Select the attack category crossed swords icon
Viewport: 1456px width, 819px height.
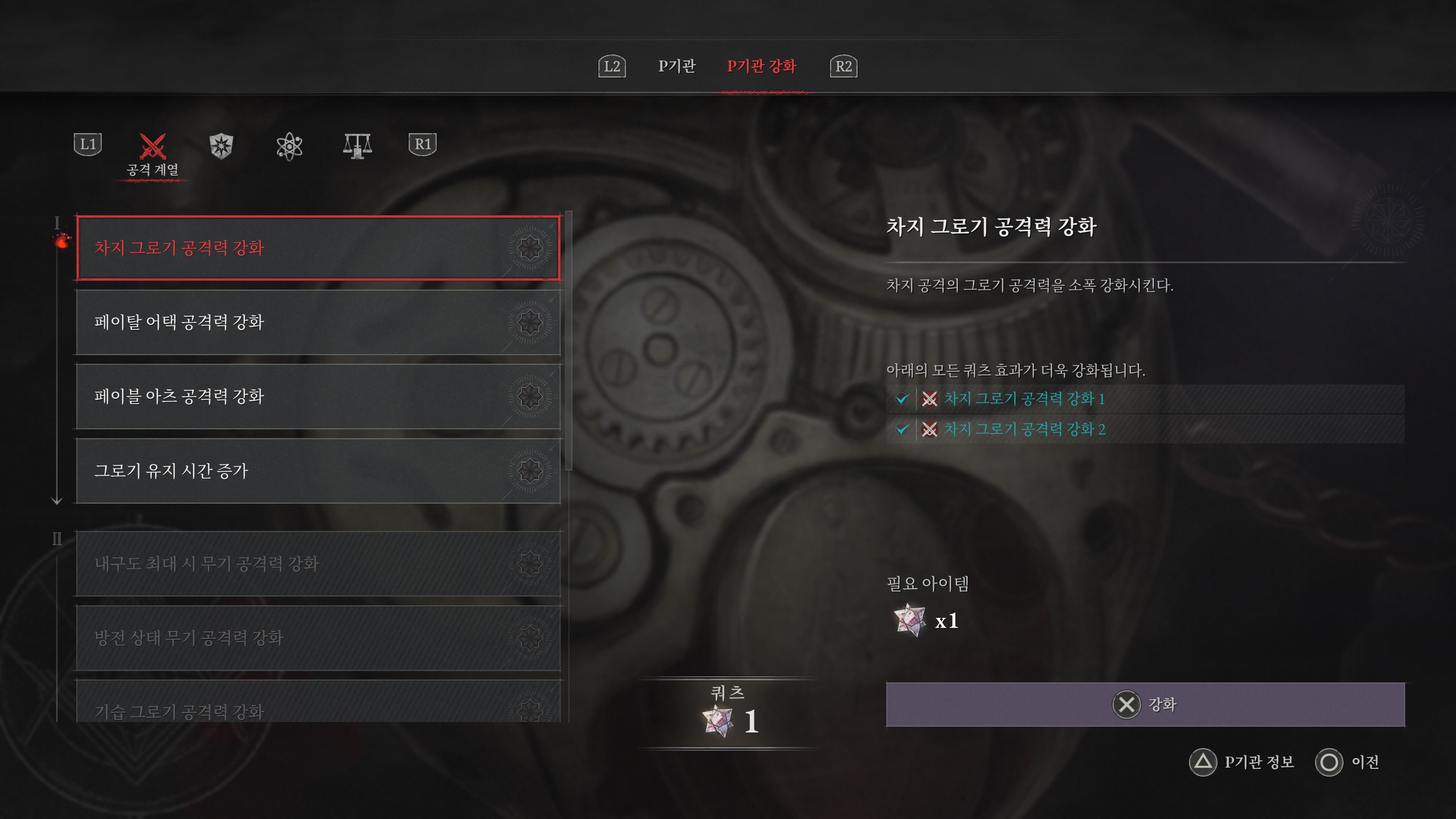coord(152,146)
